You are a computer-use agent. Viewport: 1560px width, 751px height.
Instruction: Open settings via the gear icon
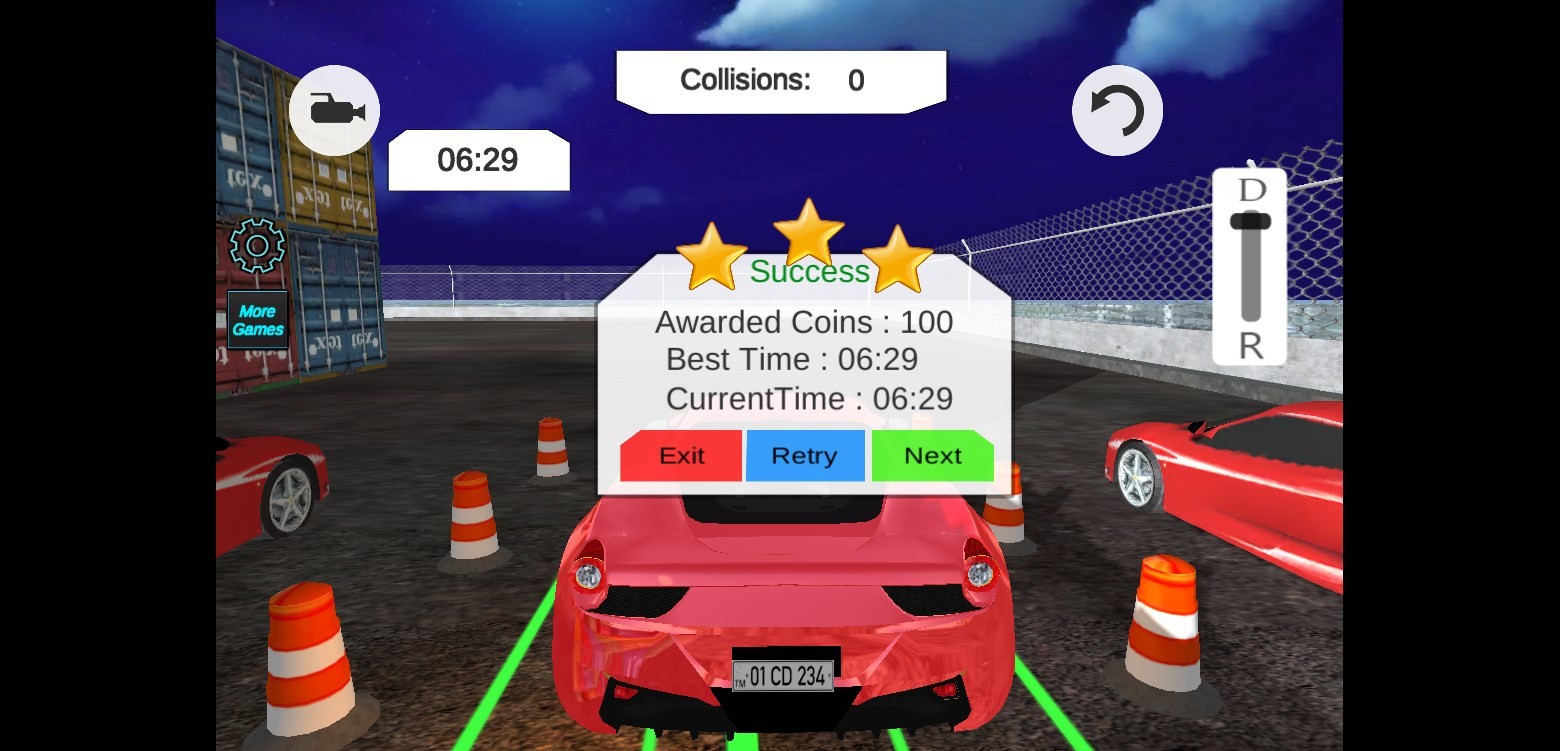click(257, 245)
